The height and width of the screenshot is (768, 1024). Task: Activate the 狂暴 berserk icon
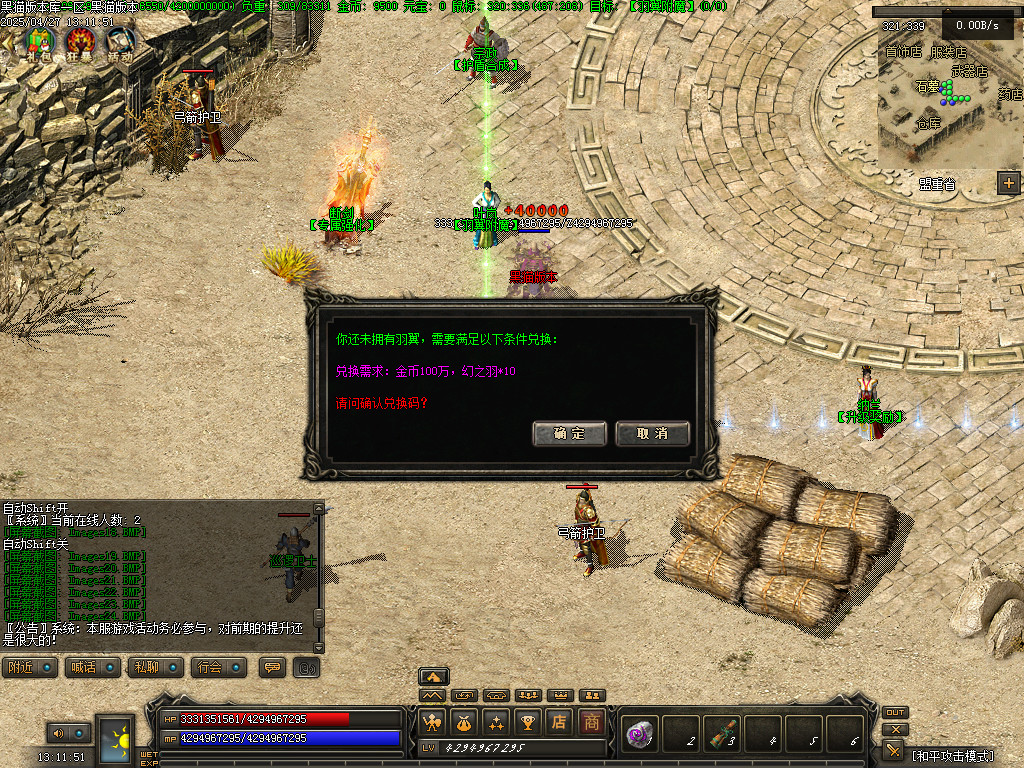(81, 42)
